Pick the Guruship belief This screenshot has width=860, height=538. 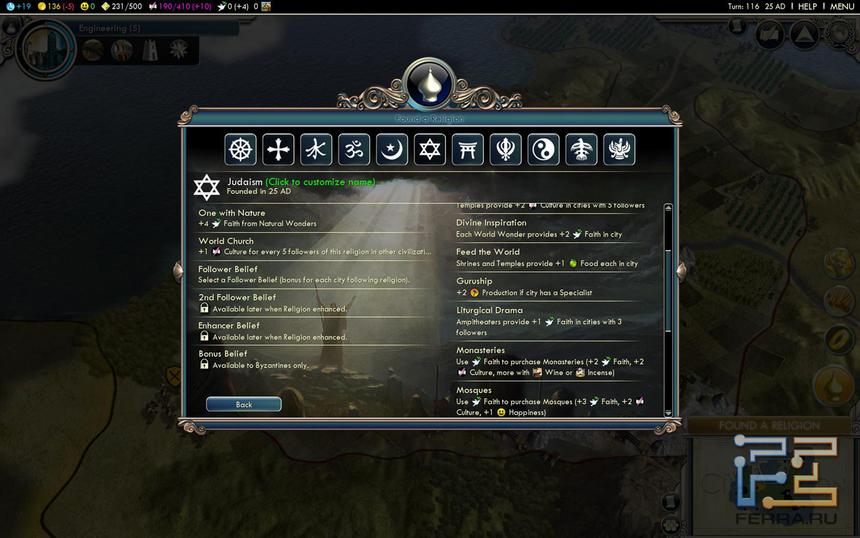pyautogui.click(x=555, y=287)
